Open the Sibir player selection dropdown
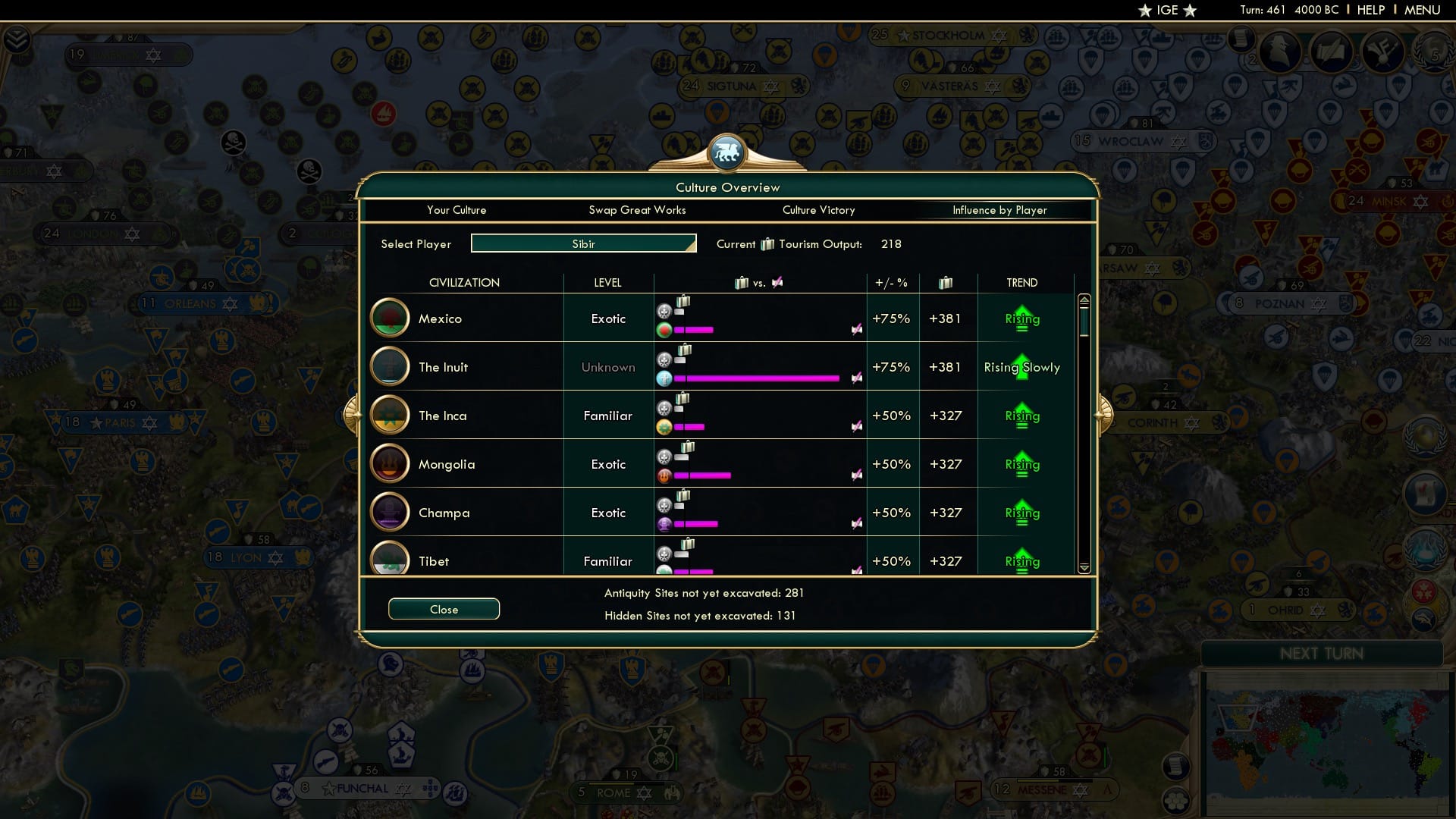Image resolution: width=1456 pixels, height=819 pixels. click(583, 243)
